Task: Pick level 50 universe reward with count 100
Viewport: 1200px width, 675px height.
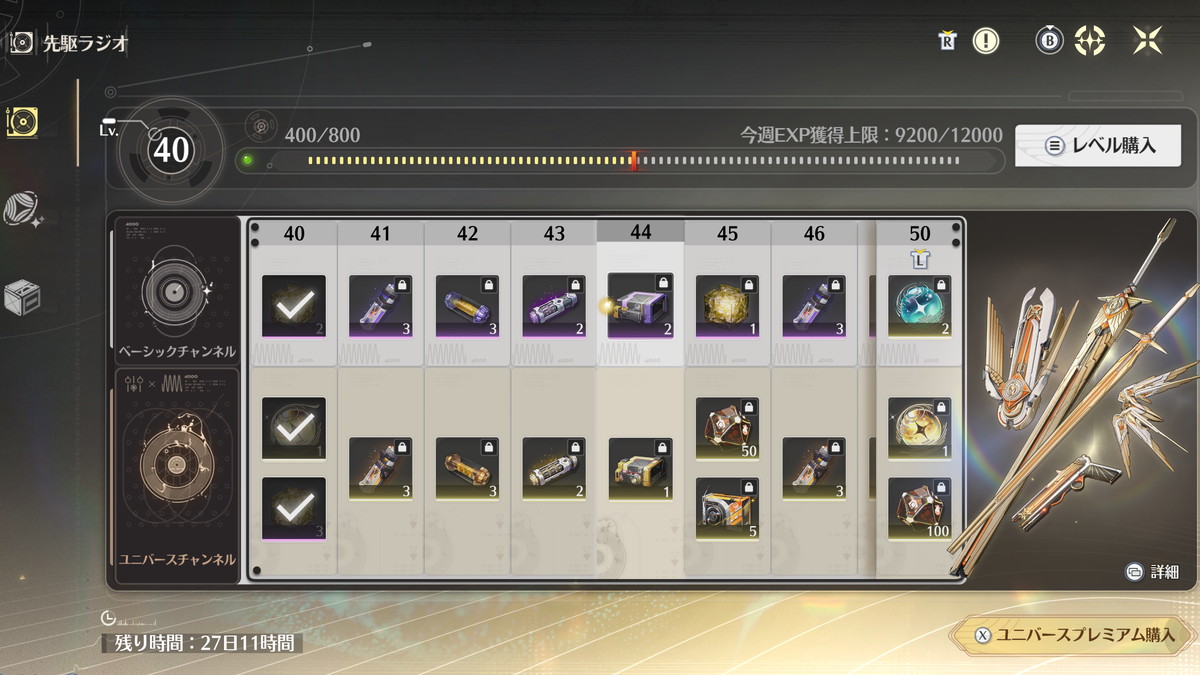Action: pyautogui.click(x=920, y=508)
